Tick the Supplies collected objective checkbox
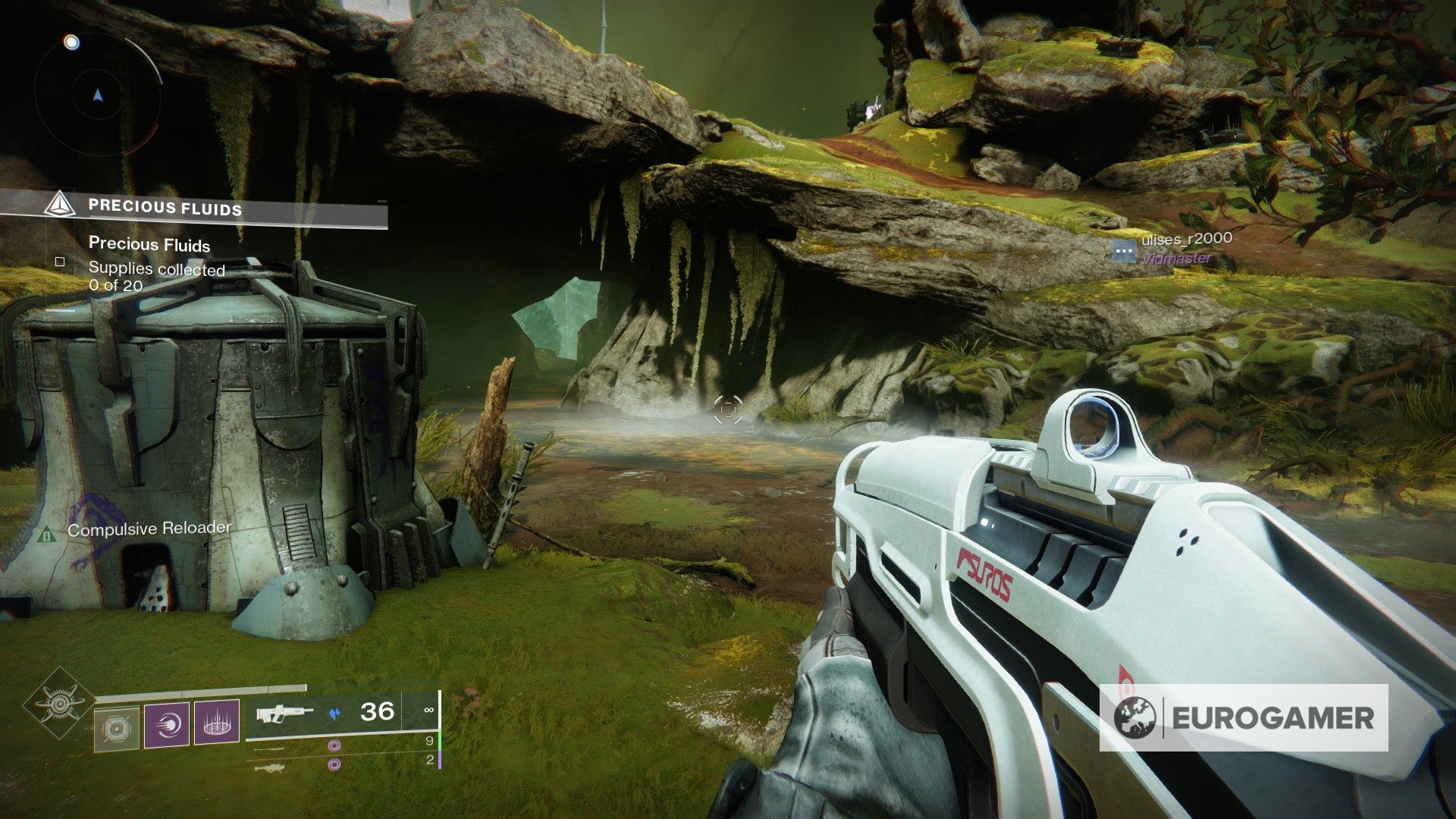The image size is (1456, 819). (x=60, y=262)
